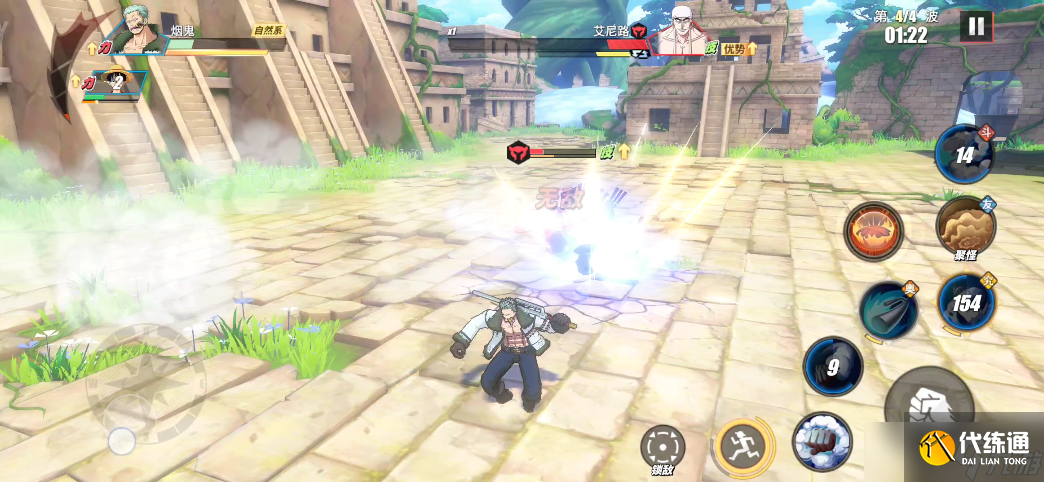Pause the battle
Image resolution: width=1044 pixels, height=482 pixels.
(x=976, y=27)
